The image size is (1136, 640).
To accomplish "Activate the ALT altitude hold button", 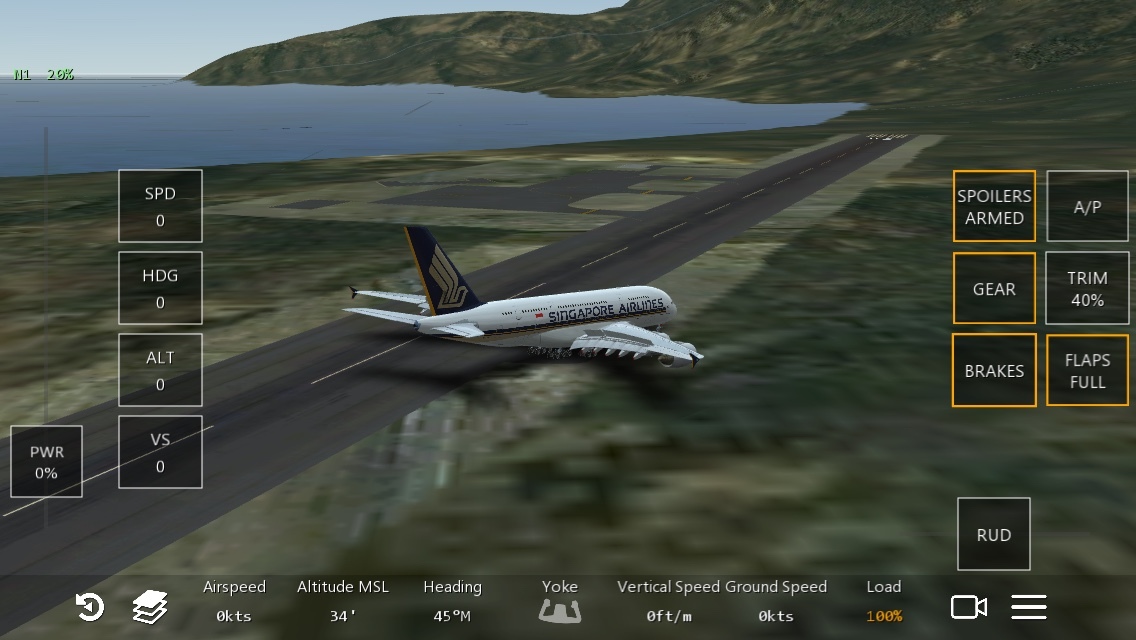I will [x=160, y=370].
